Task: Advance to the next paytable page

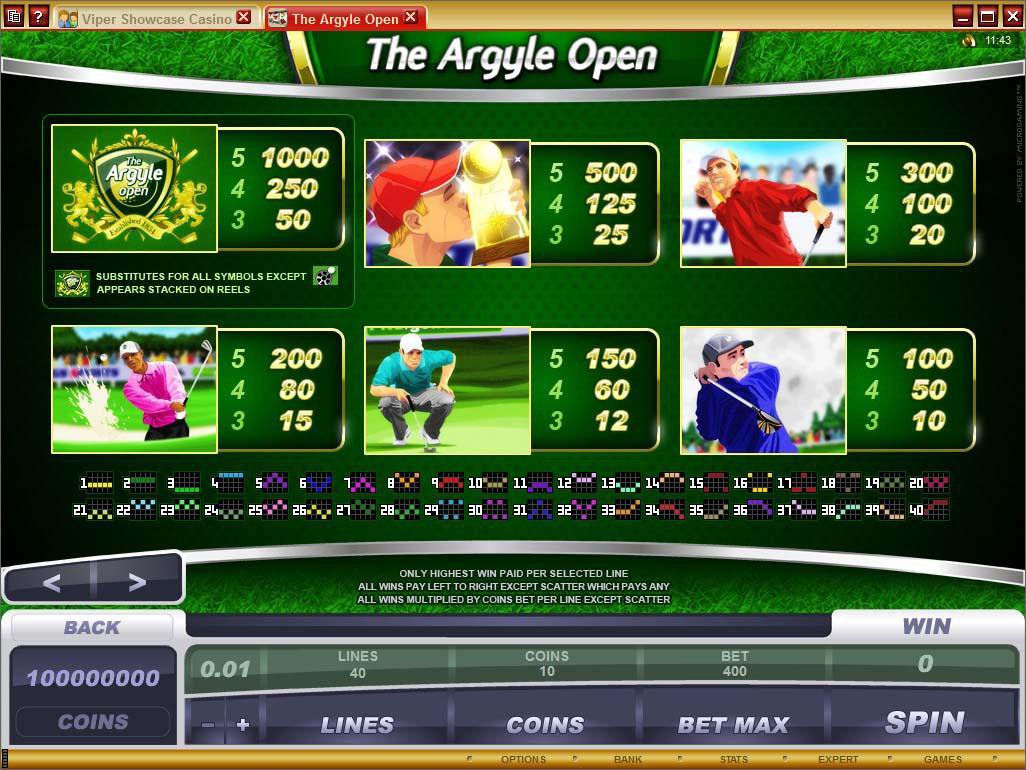Action: coord(137,582)
